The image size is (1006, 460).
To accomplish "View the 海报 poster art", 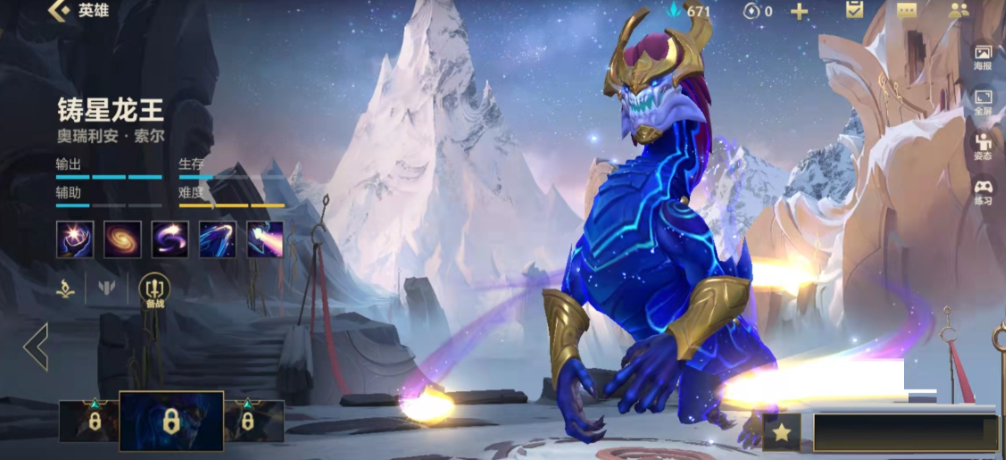I will click(x=983, y=56).
